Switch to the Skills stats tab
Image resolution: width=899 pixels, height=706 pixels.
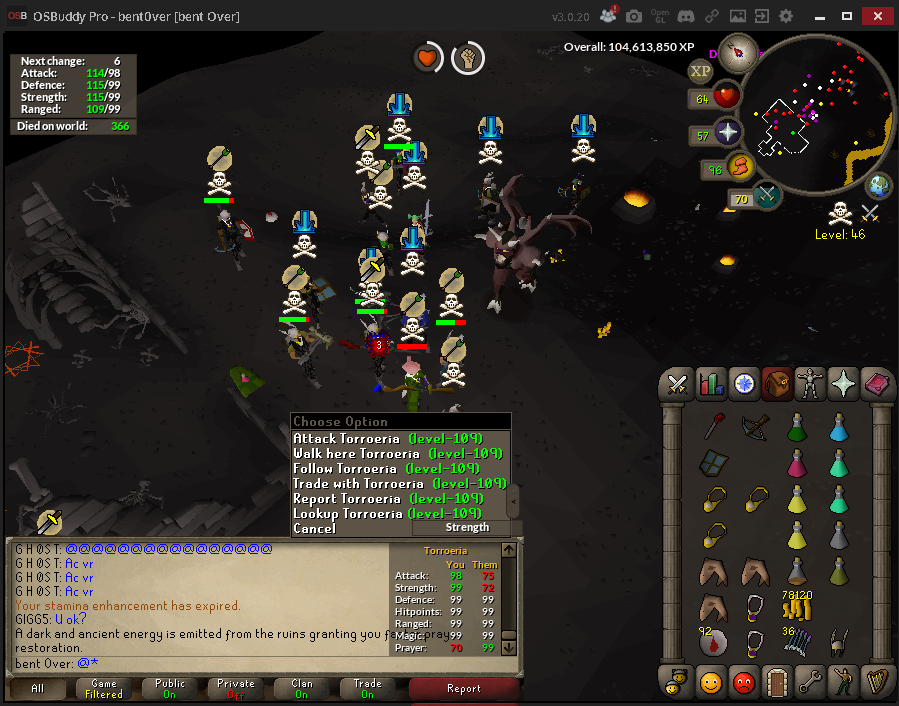711,383
